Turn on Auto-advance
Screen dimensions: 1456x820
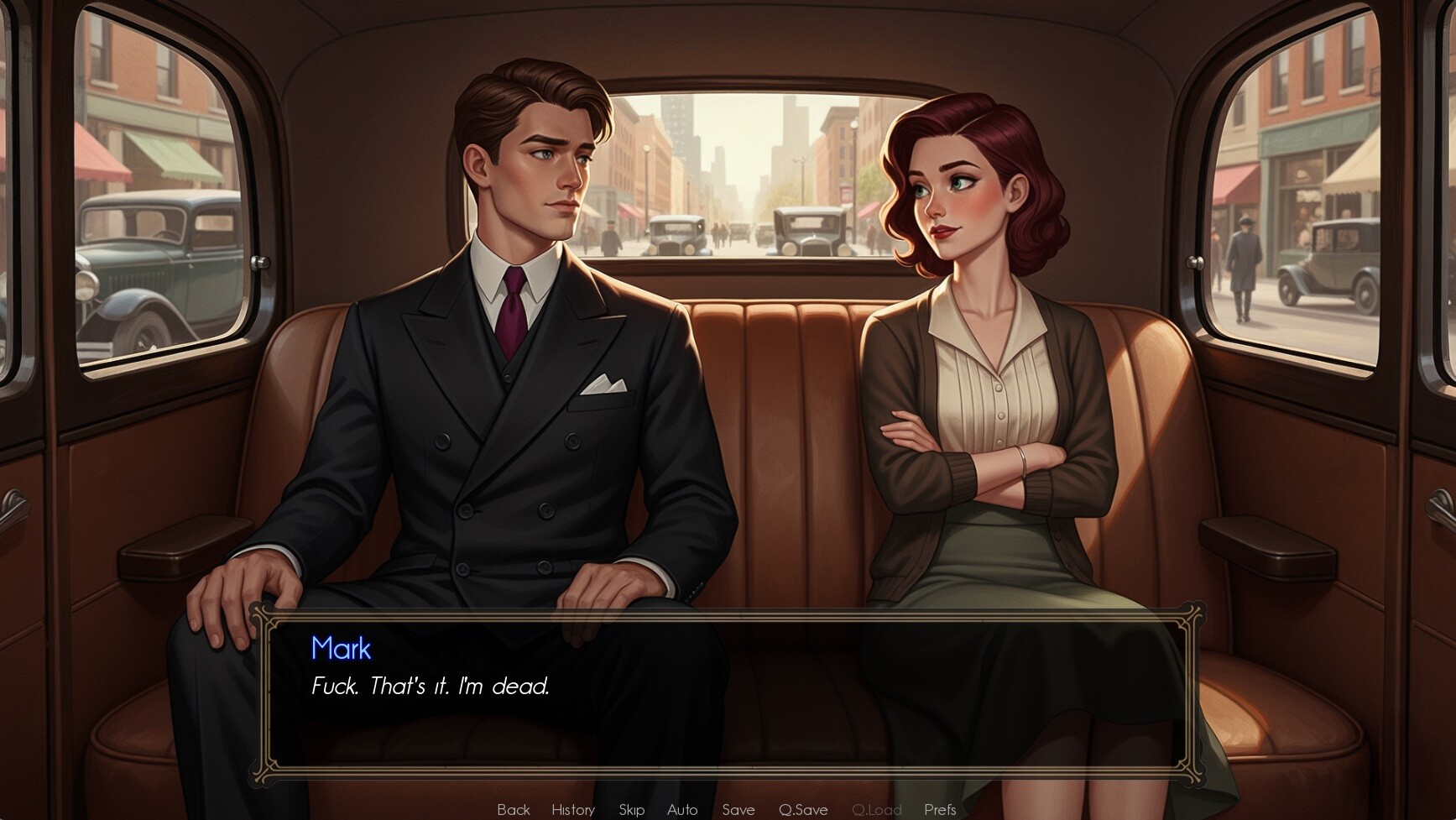(x=682, y=809)
